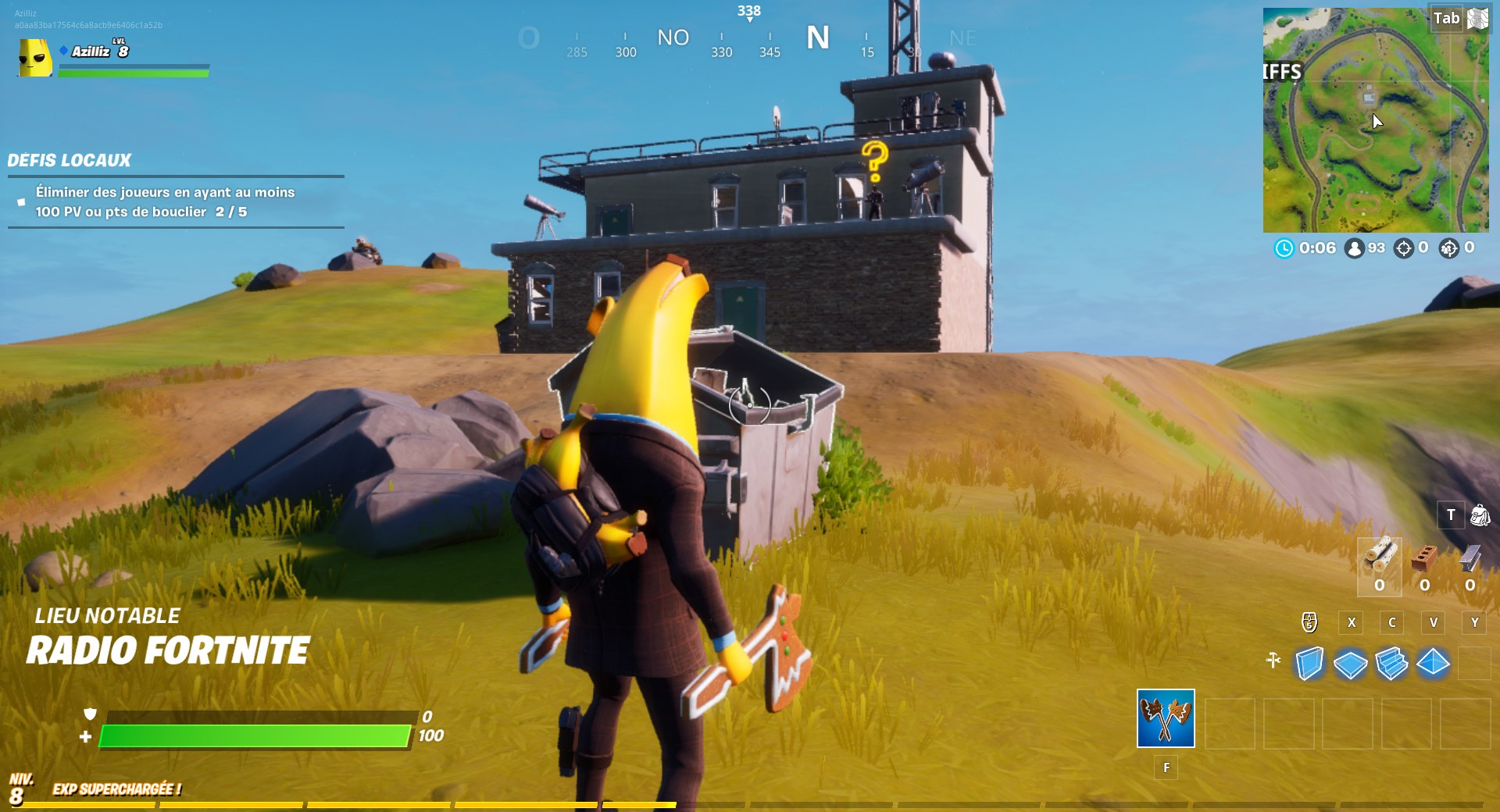The width and height of the screenshot is (1500, 812).
Task: Click the shield icon beside the shield bar
Action: [x=90, y=715]
